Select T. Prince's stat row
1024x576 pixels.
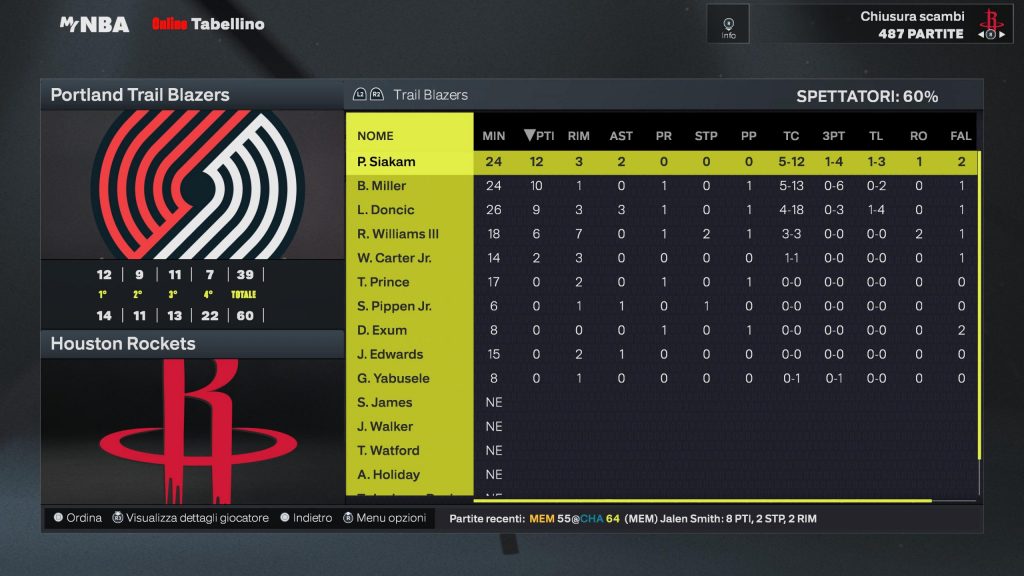click(383, 282)
